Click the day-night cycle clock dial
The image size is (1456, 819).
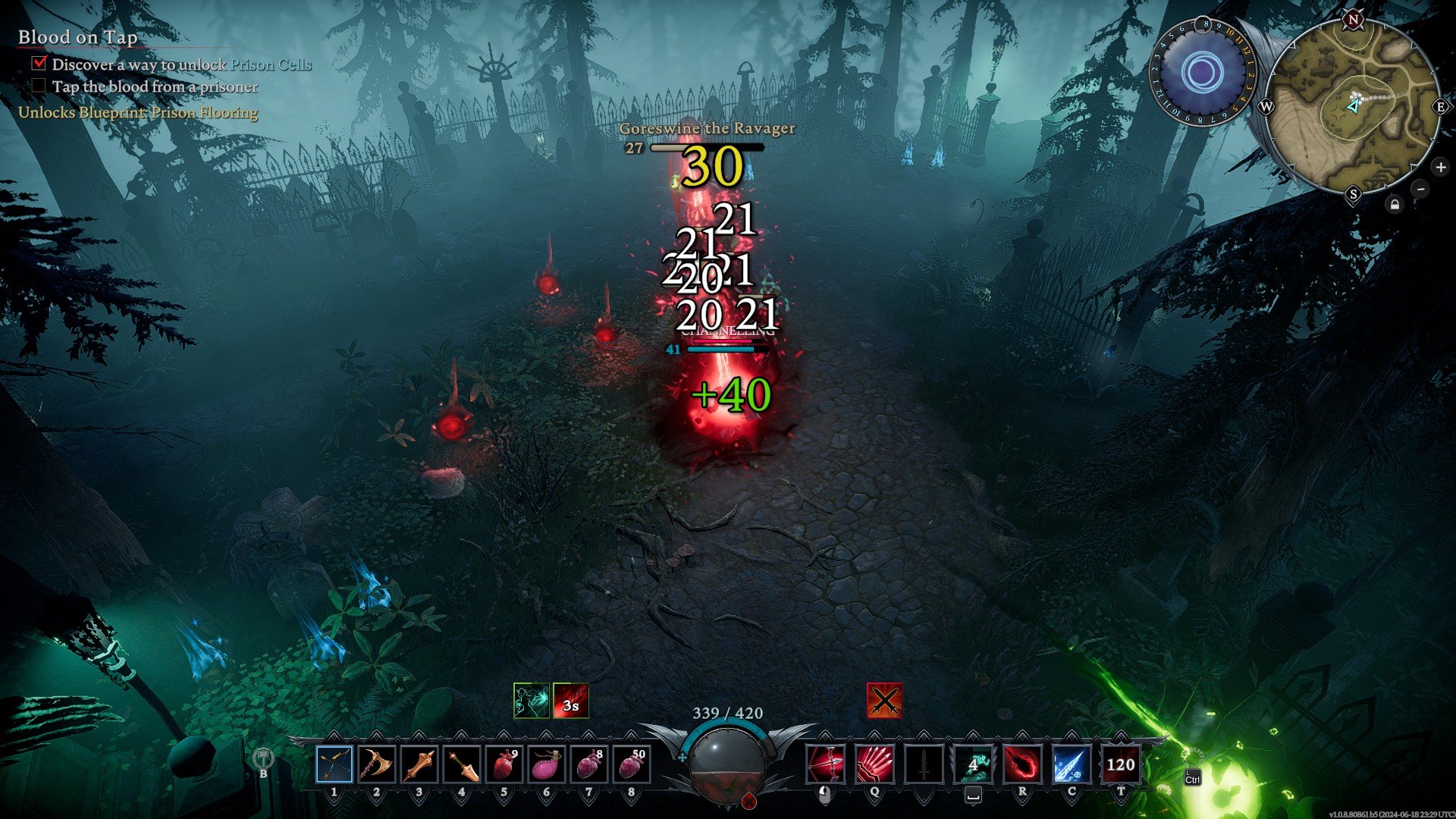click(x=1201, y=74)
